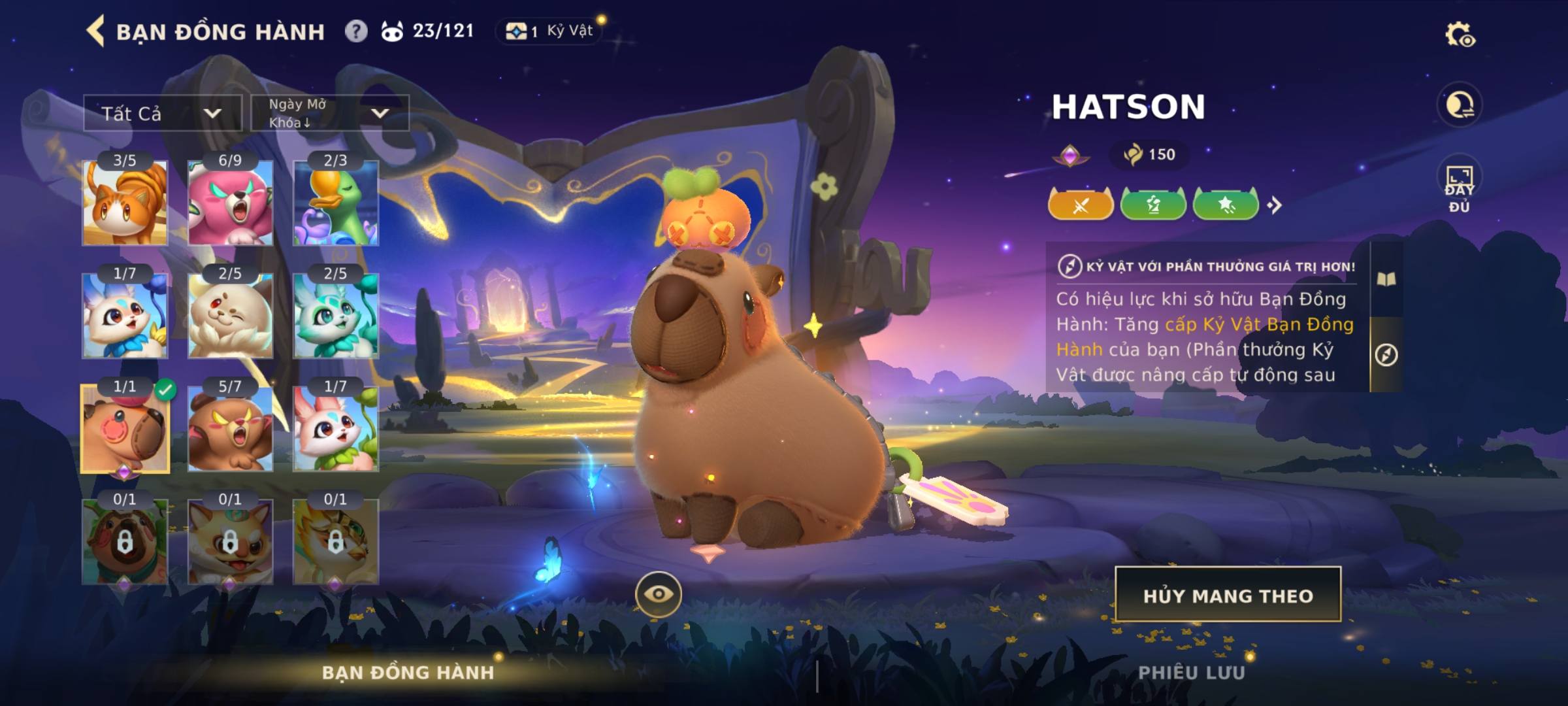This screenshot has width=1568, height=706.
Task: Click the Hủy Mang Theo button
Action: pyautogui.click(x=1228, y=595)
